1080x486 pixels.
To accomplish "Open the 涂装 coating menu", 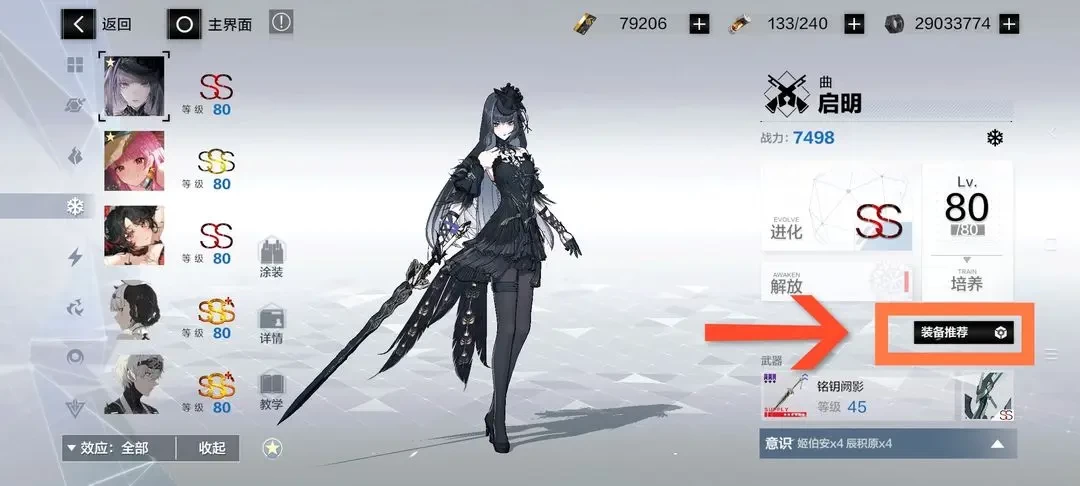I will click(271, 259).
